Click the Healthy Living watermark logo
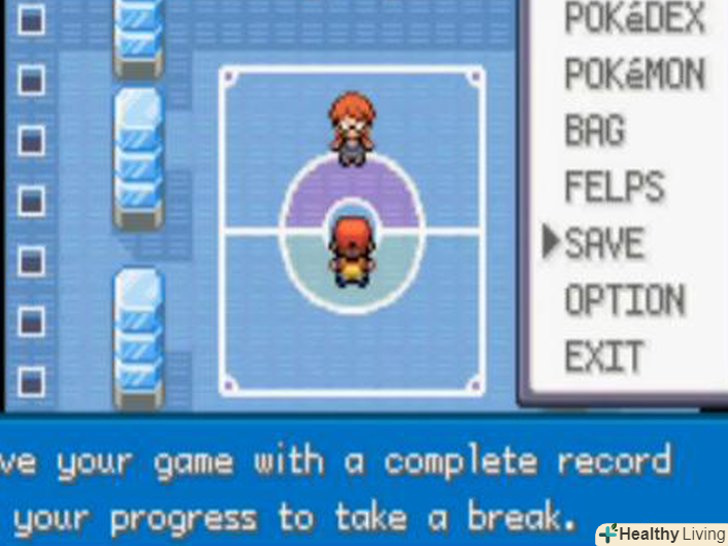The width and height of the screenshot is (728, 546). tap(661, 534)
